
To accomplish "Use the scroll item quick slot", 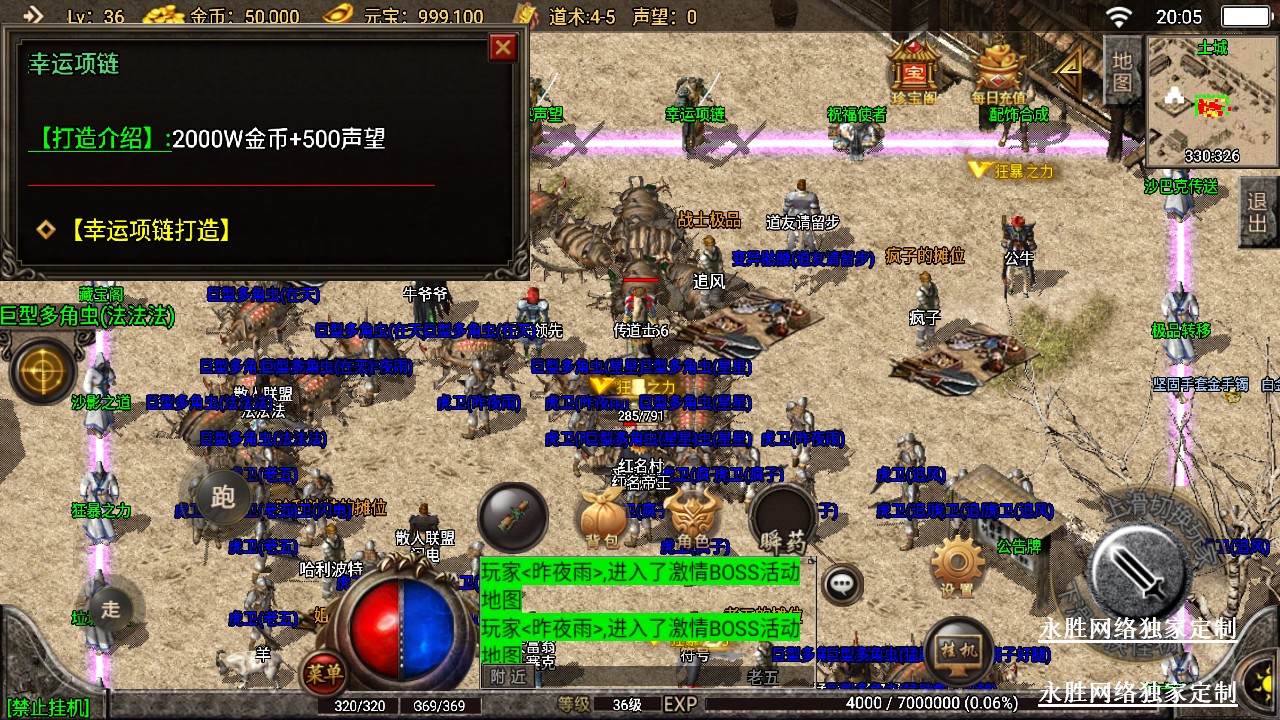I will pyautogui.click(x=512, y=517).
